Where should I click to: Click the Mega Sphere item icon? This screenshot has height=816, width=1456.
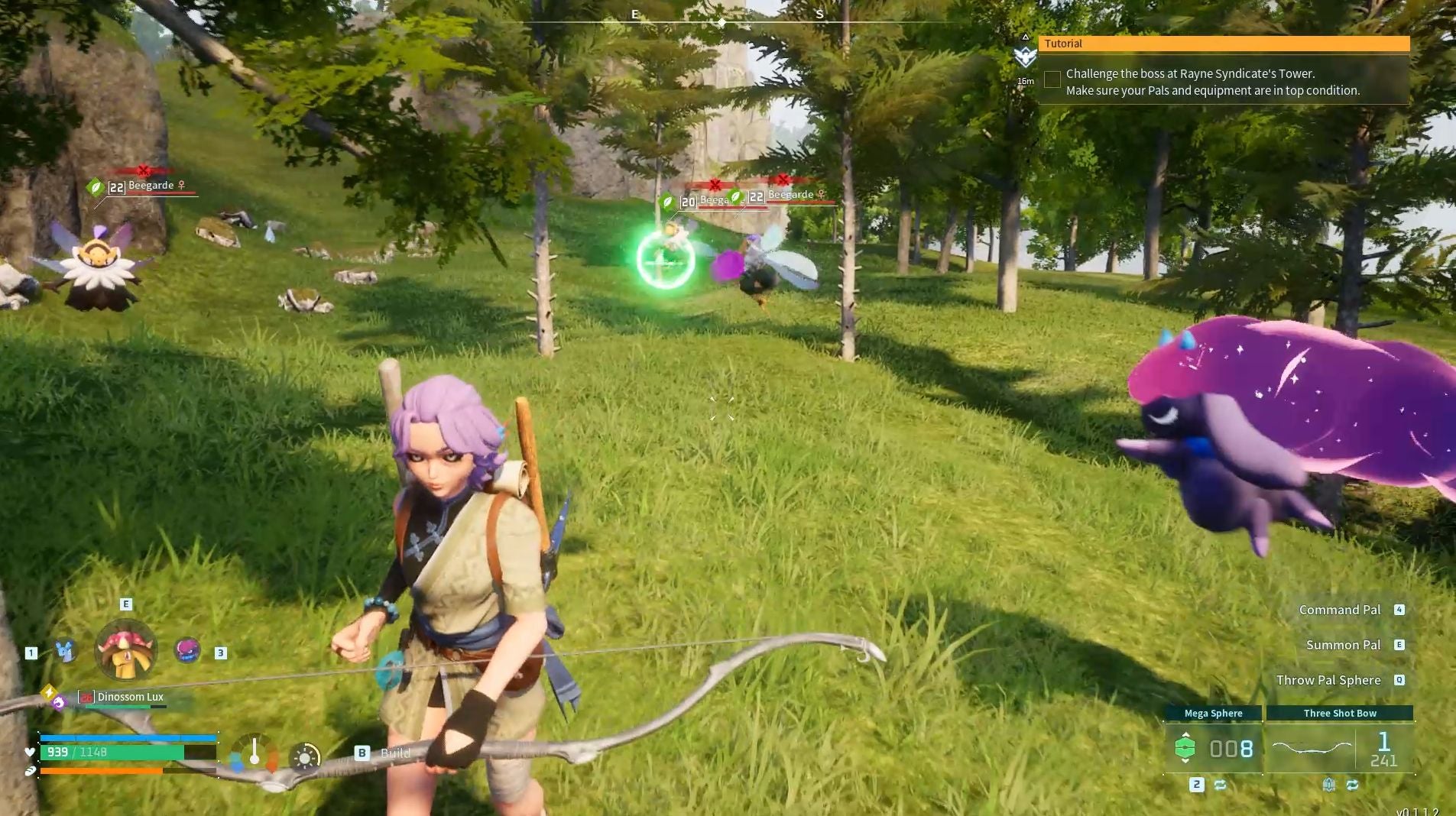tap(1185, 746)
